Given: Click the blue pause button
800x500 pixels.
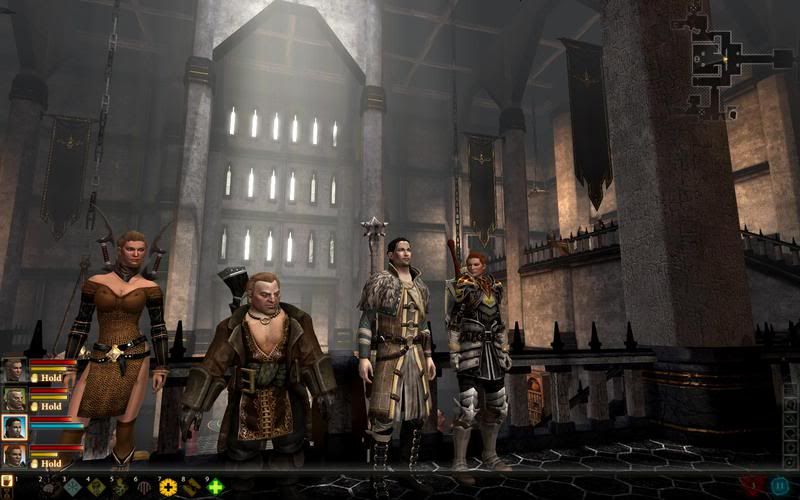Looking at the screenshot, I should click(779, 486).
